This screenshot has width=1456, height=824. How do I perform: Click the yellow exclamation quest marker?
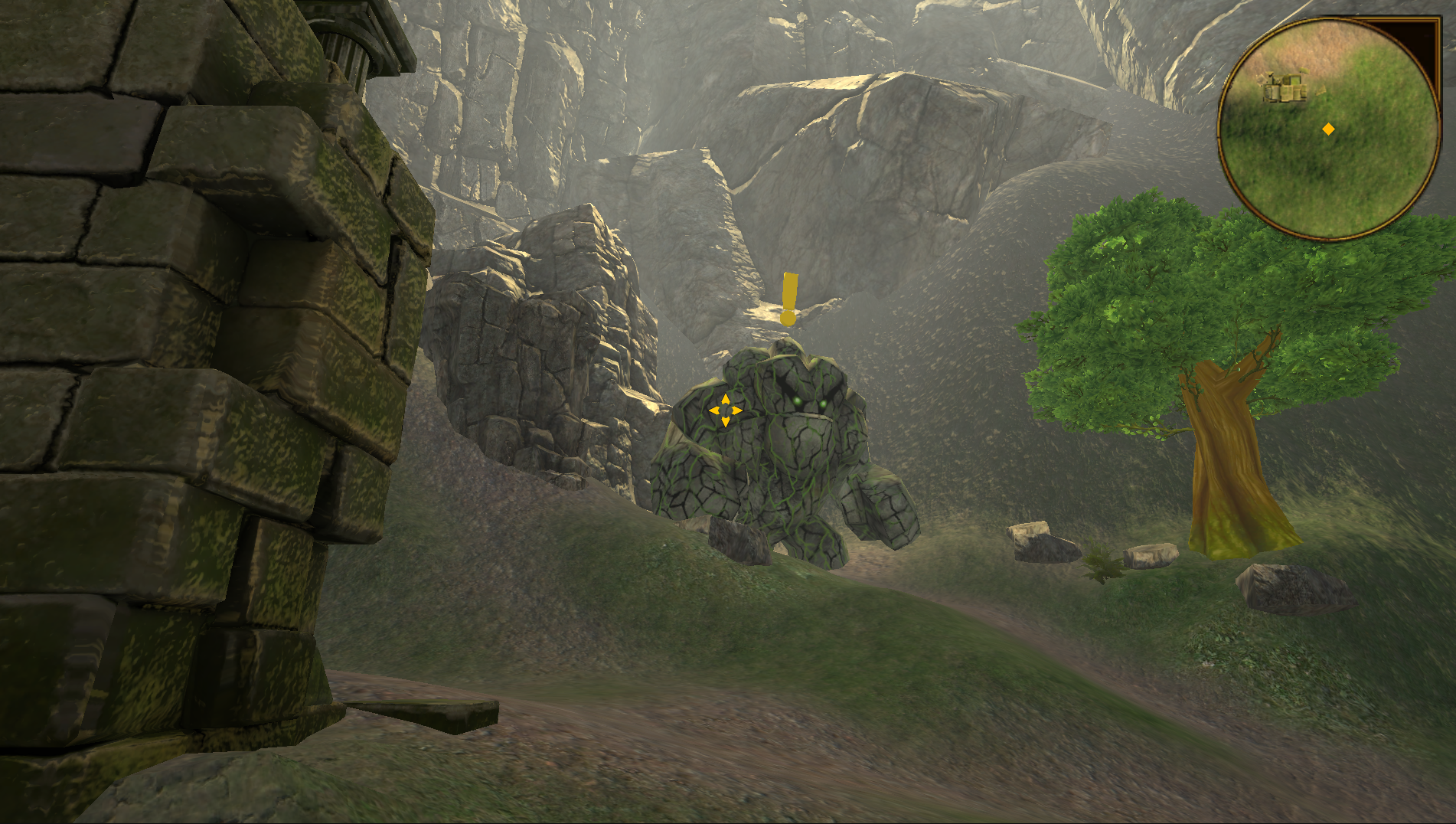(x=788, y=293)
